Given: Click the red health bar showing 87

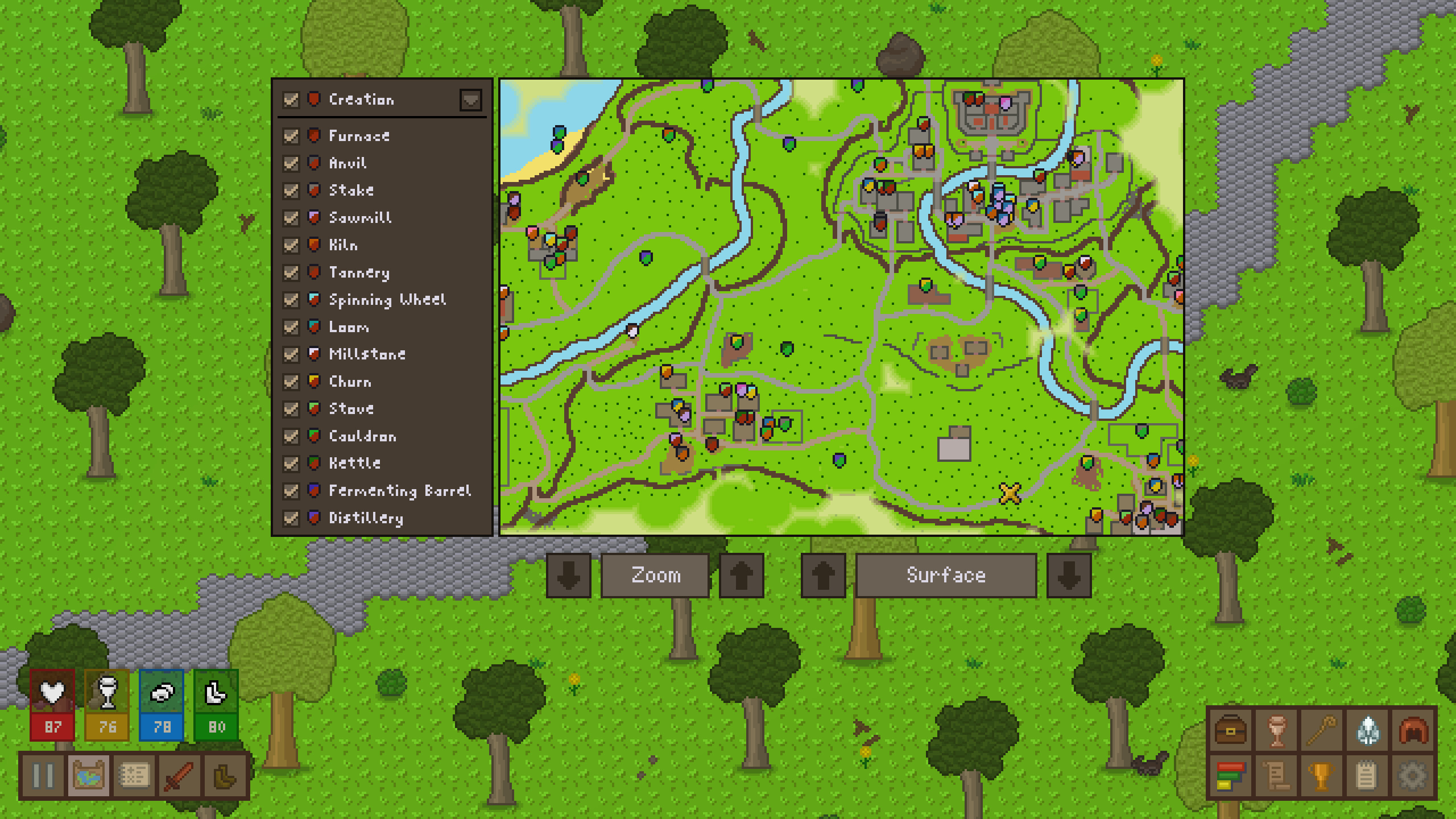Looking at the screenshot, I should click(52, 726).
